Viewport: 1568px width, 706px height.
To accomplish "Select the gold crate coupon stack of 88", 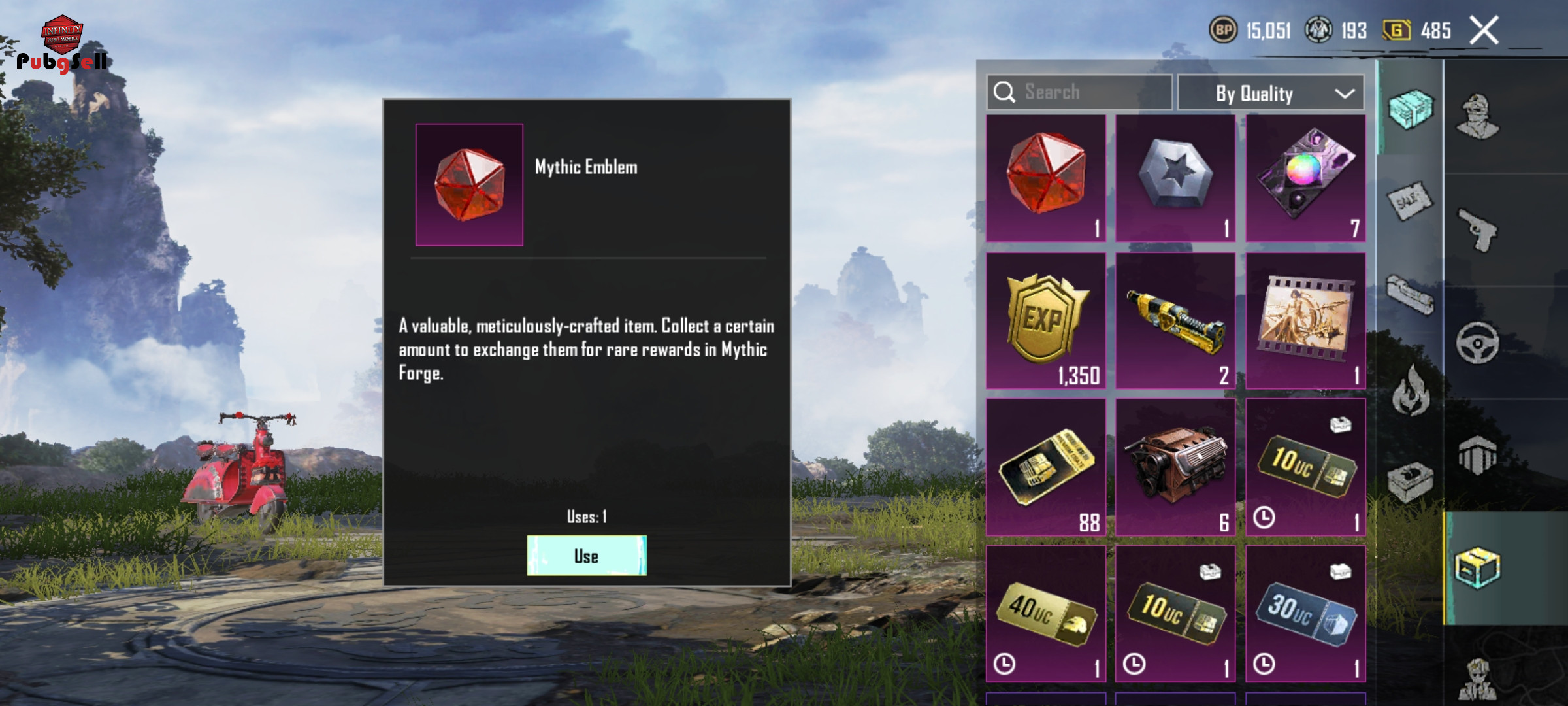I will point(1045,468).
